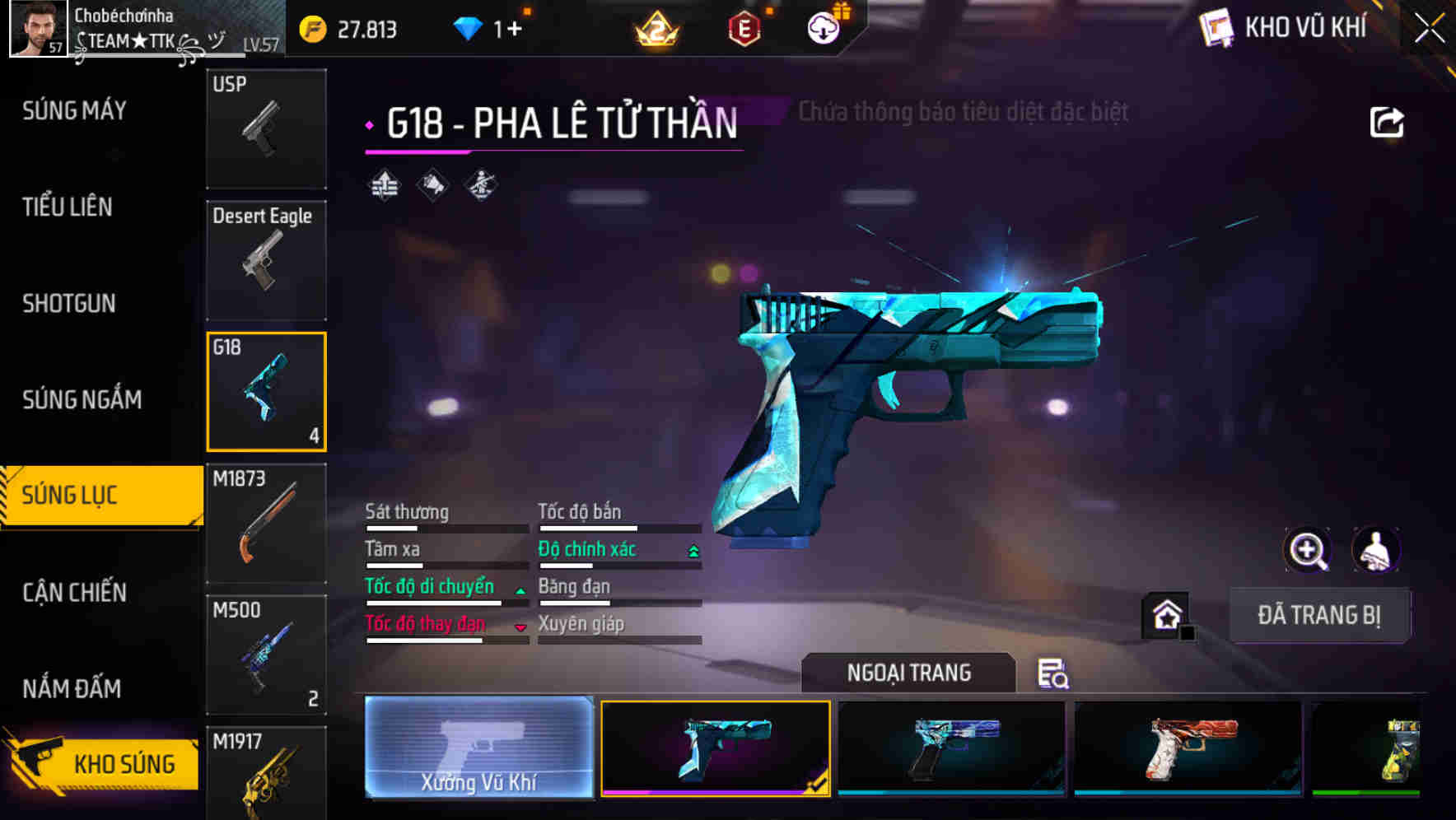Select the equipped blue G18 skin thumbnail

[x=716, y=749]
